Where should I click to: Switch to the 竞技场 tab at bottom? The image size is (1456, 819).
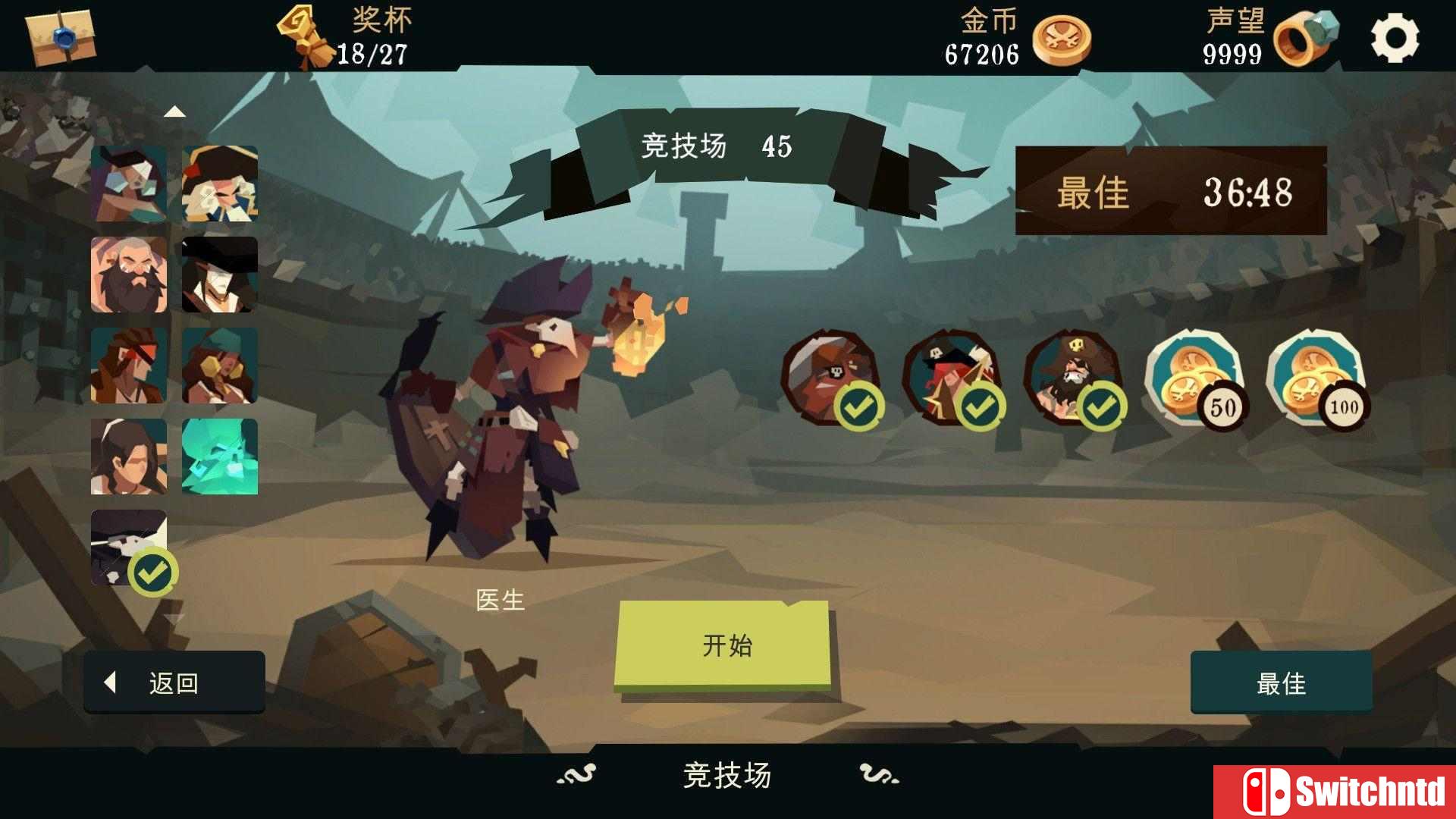[726, 773]
